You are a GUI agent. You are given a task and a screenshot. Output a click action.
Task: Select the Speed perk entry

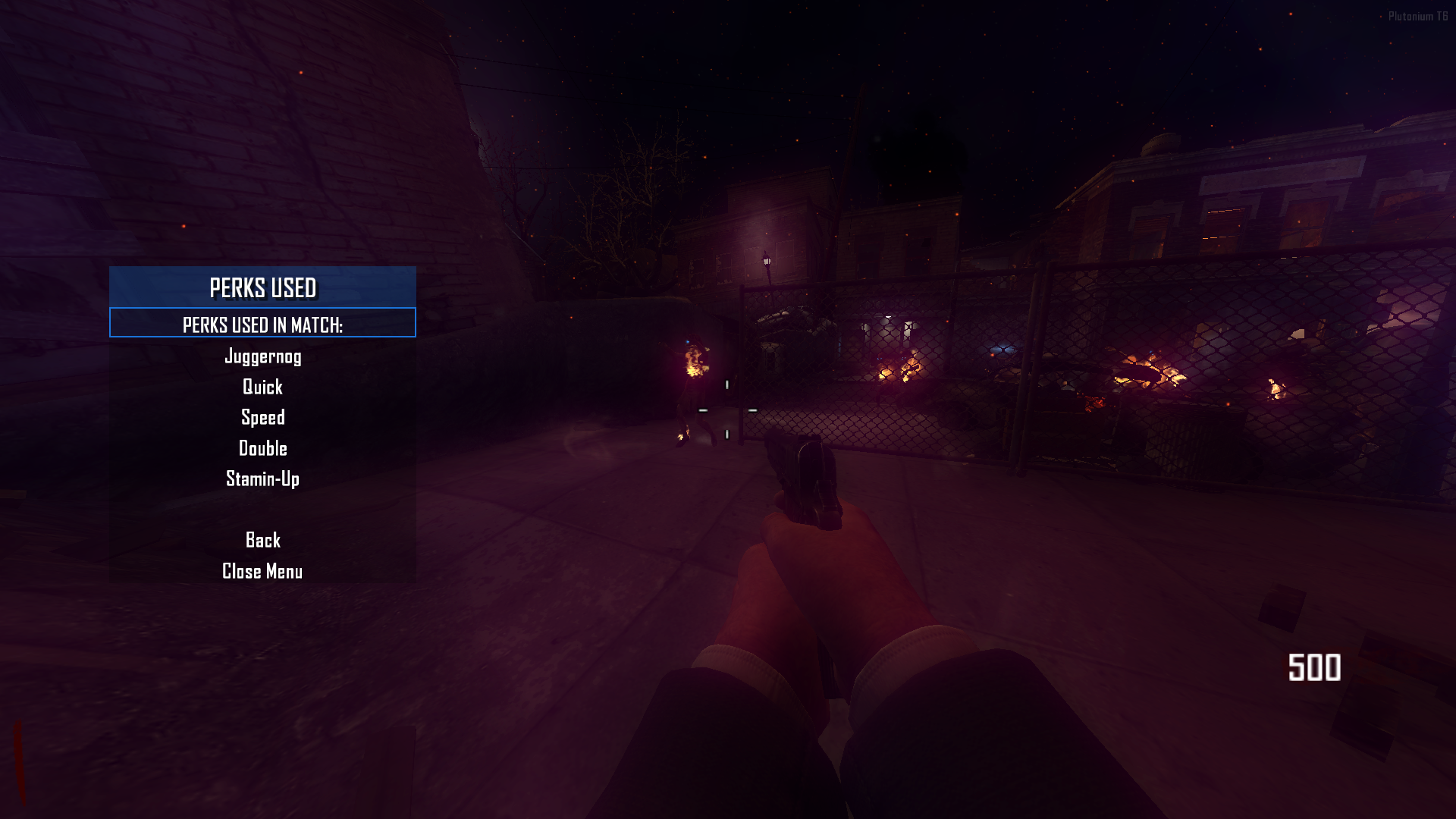pyautogui.click(x=263, y=418)
